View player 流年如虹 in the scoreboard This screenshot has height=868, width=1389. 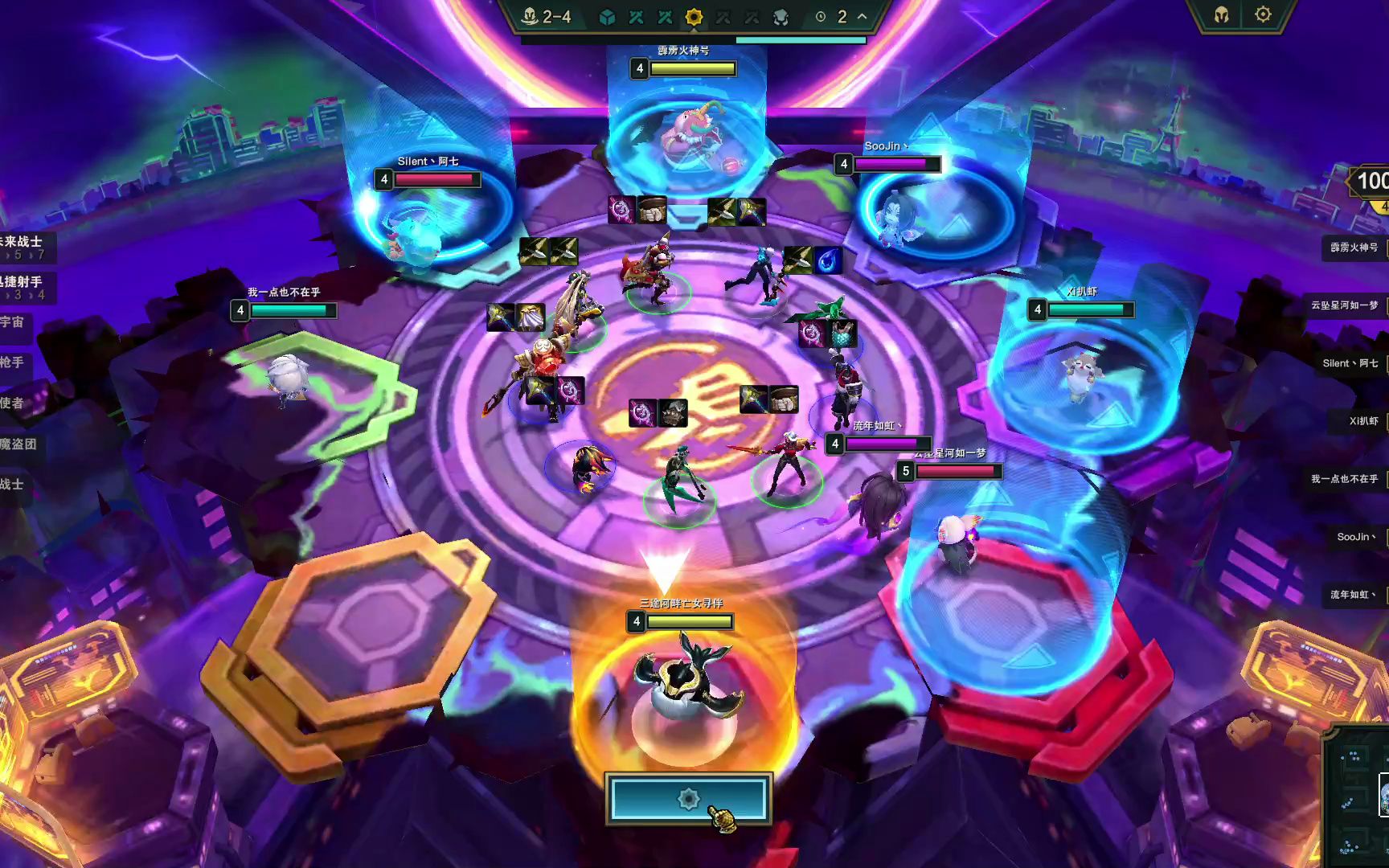[x=1352, y=595]
